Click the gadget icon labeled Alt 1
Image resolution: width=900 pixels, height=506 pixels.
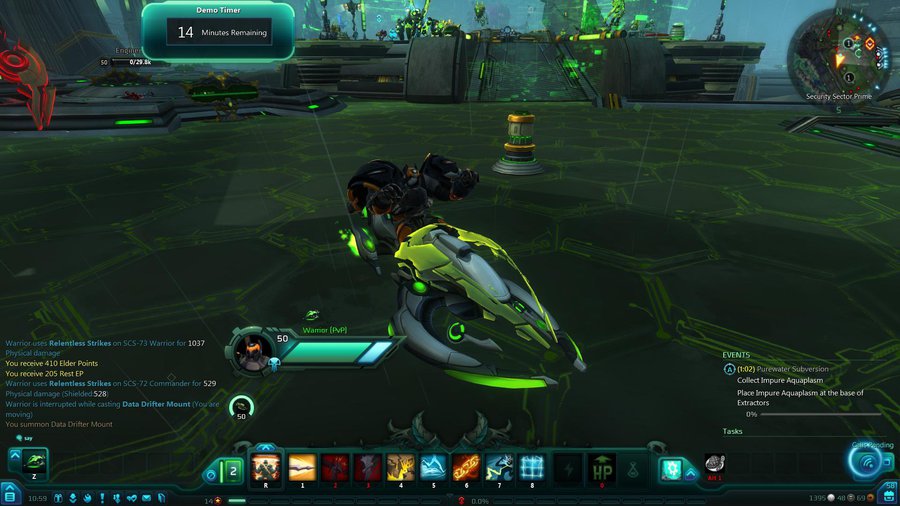[x=714, y=464]
